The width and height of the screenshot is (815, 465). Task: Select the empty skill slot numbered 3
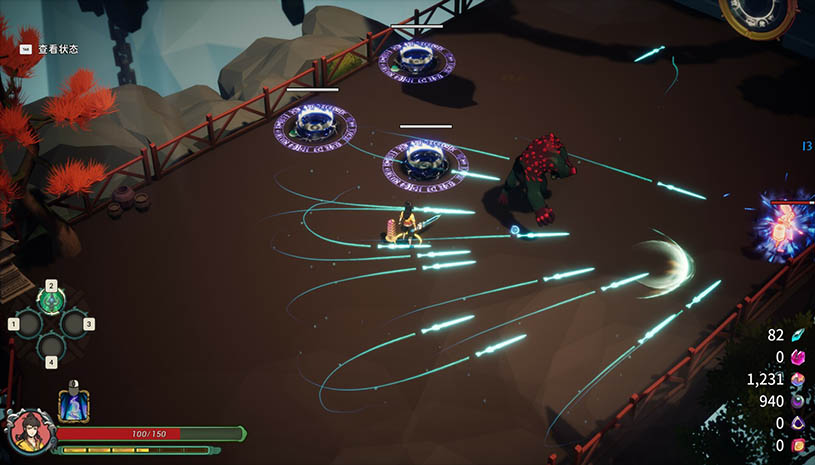coord(74,323)
